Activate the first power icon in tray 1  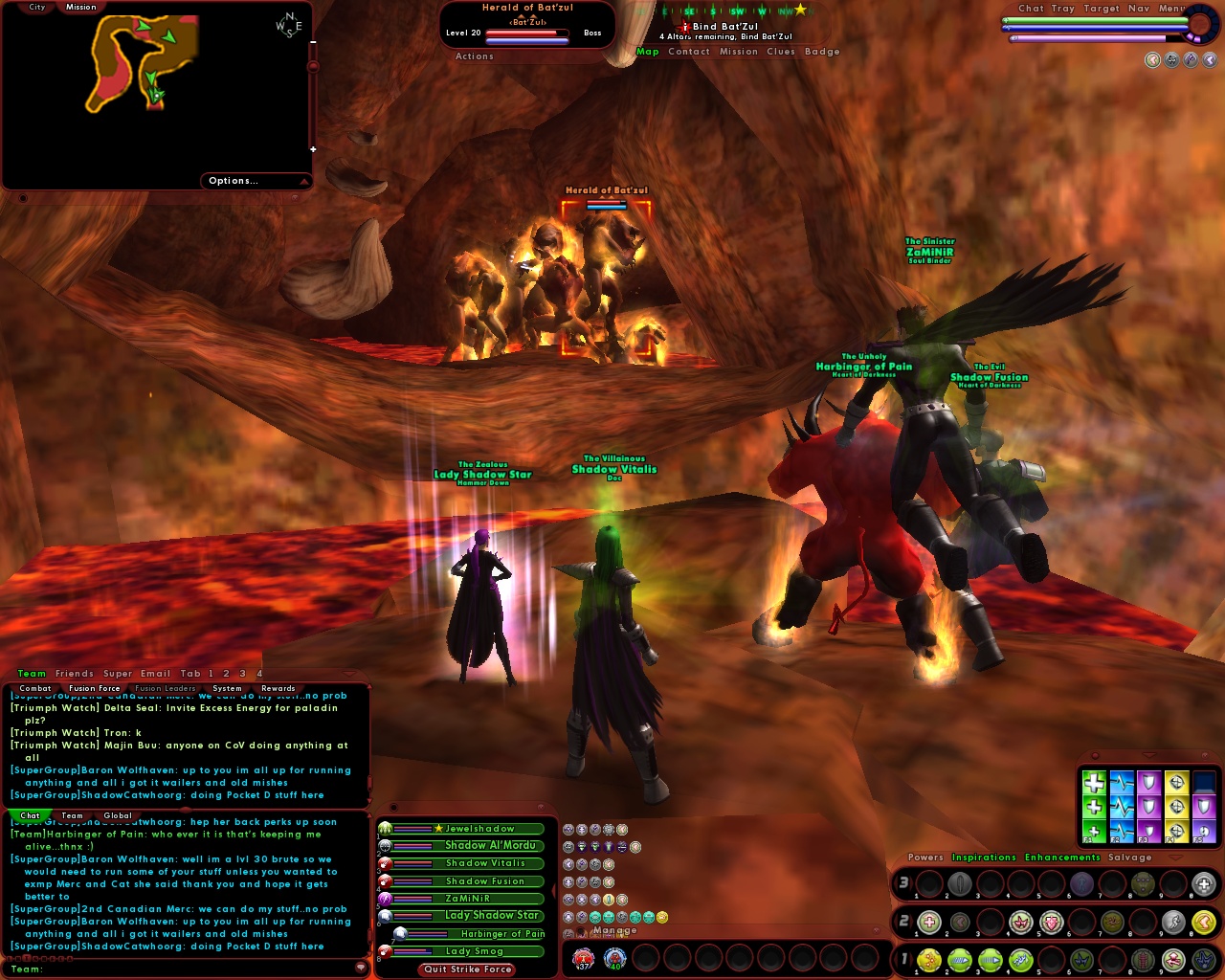tap(929, 959)
